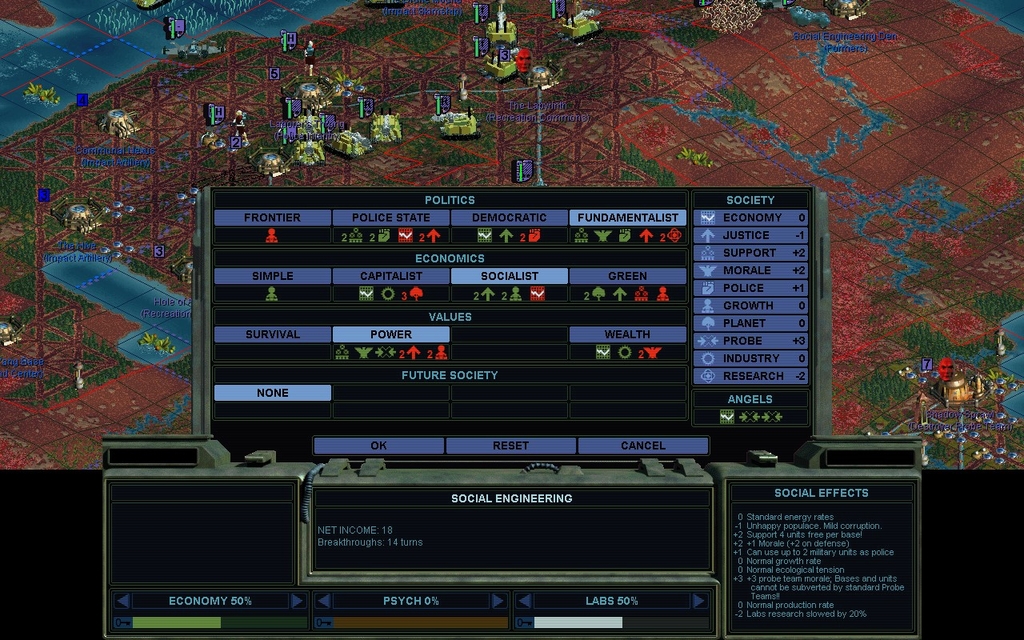The image size is (1024, 640).
Task: Increase Psych allocation with right arrow
Action: 498,601
